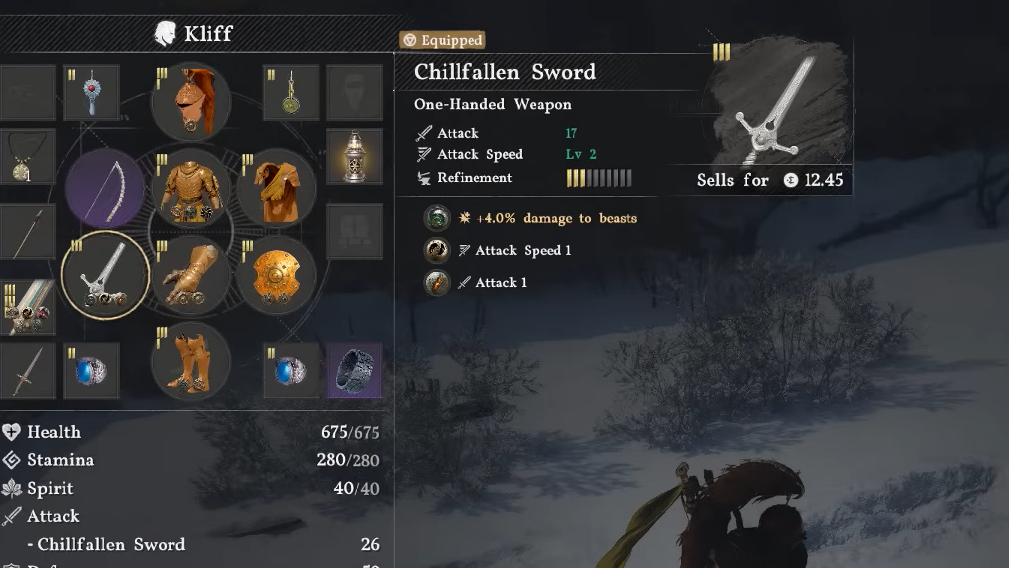This screenshot has width=1009, height=568.
Task: Select the blue-bladed greatsword slot
Action: click(x=25, y=306)
